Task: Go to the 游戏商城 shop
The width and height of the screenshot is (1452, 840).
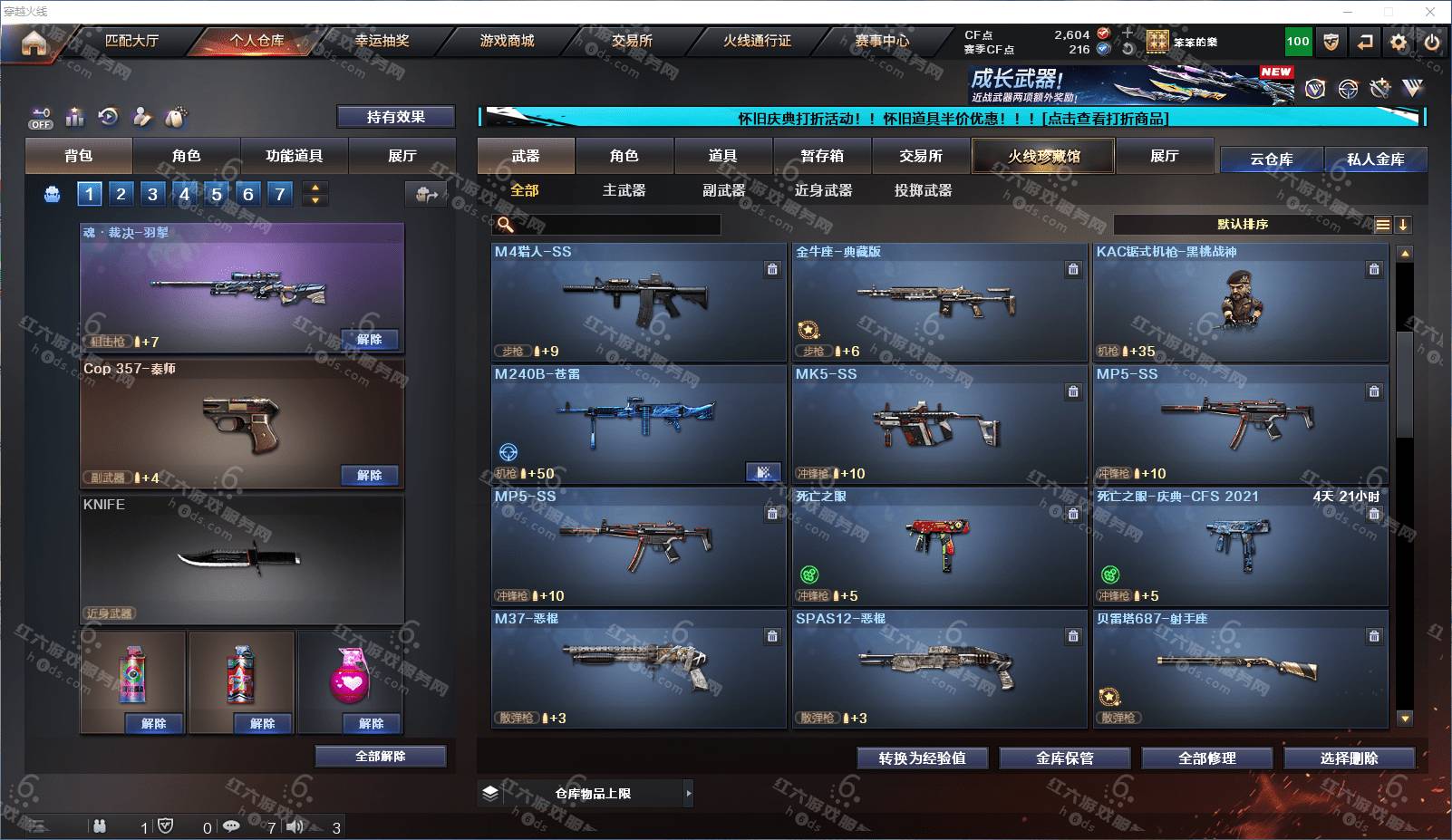Action: point(507,41)
